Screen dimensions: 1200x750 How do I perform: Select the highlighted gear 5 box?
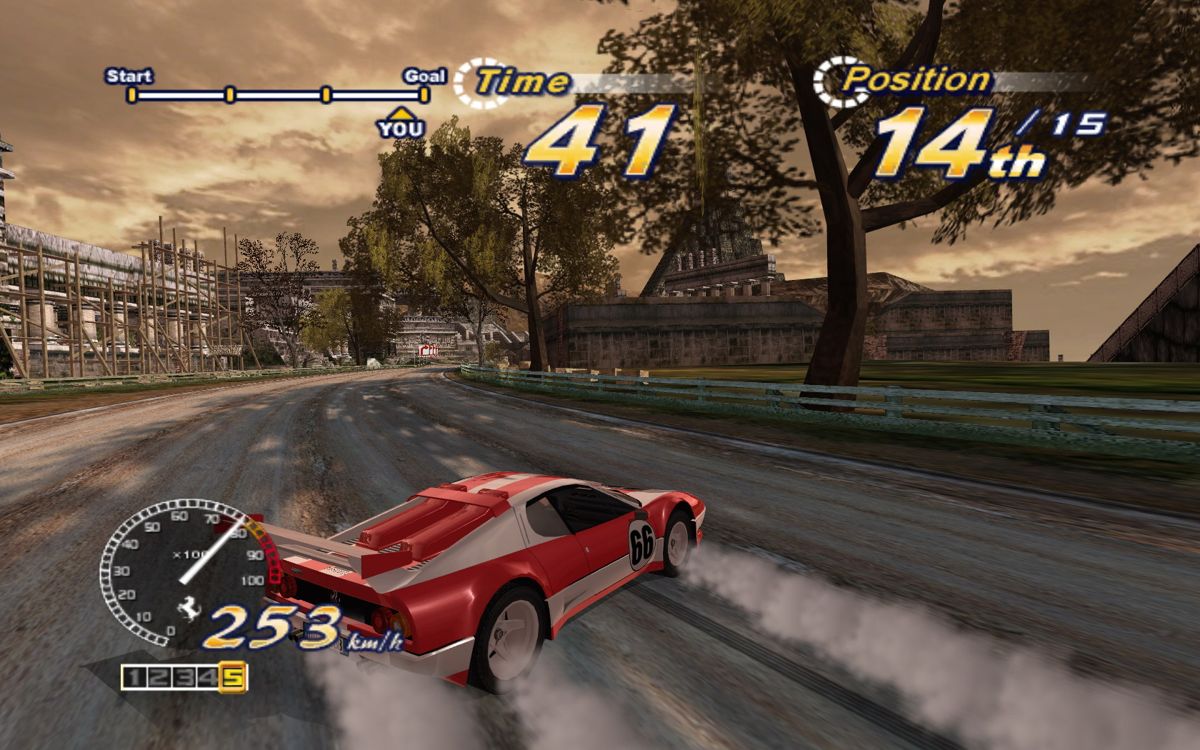(233, 677)
